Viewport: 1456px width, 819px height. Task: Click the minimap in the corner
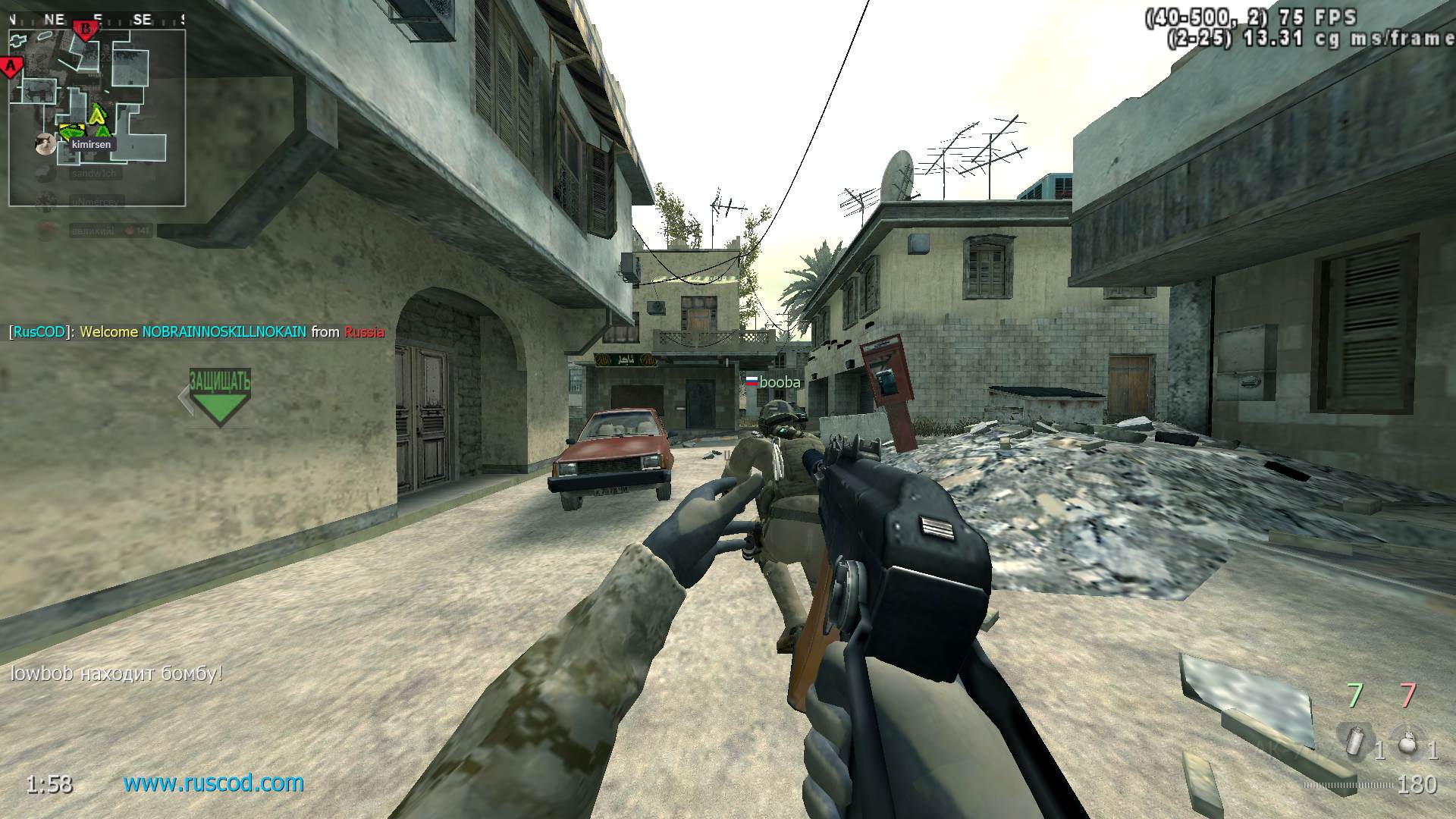97,118
